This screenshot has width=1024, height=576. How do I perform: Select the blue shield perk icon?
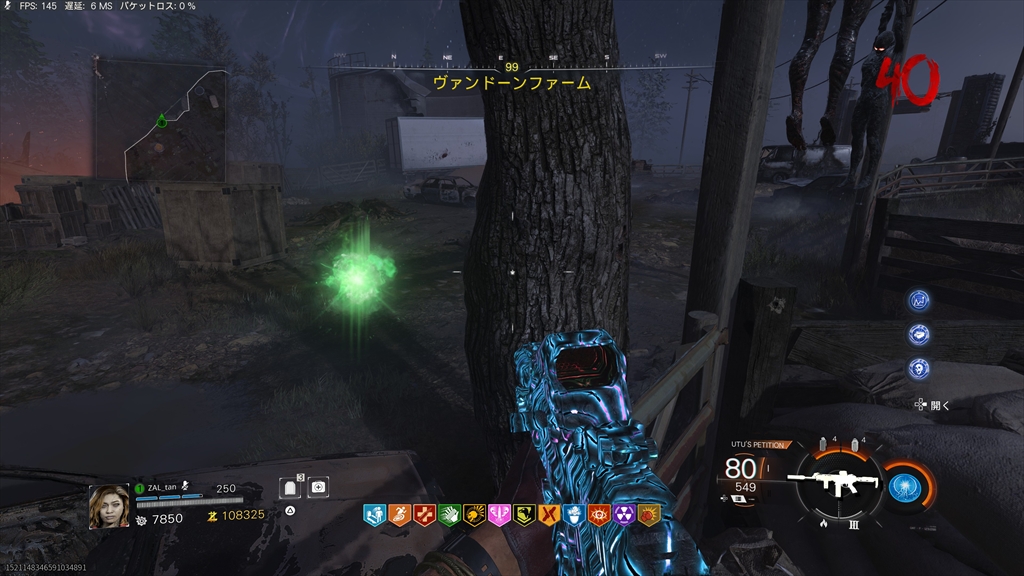[573, 515]
